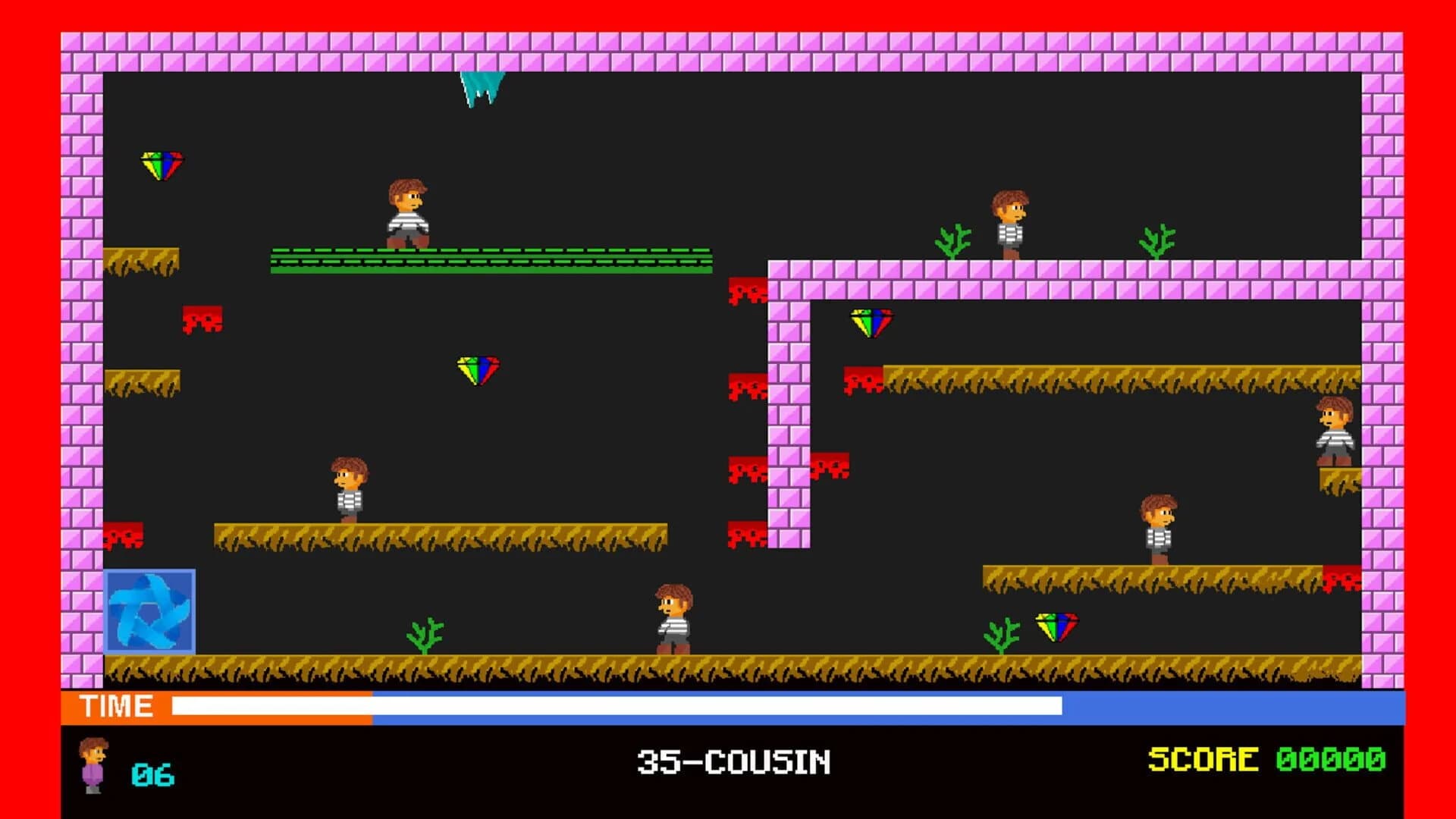
Task: Click the 35-COUSIN level title
Action: click(730, 761)
